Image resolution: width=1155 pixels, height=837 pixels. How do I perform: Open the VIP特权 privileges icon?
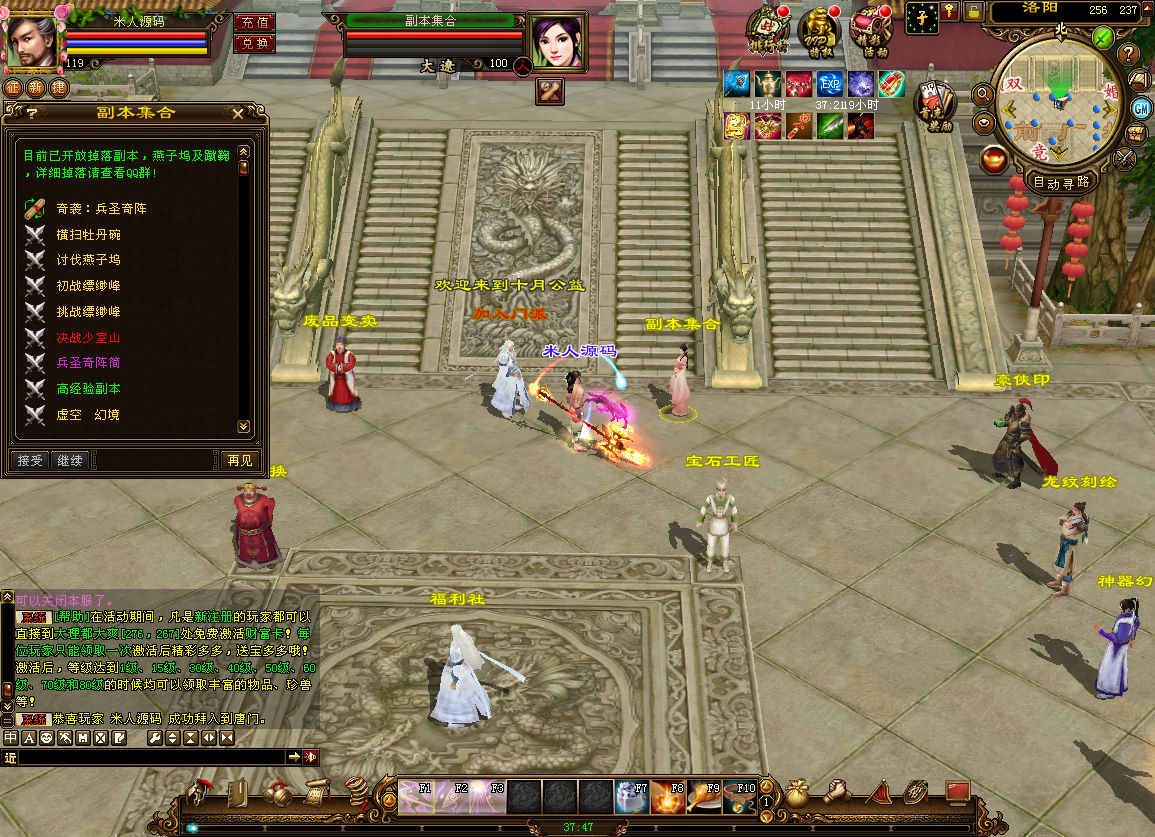(x=819, y=28)
